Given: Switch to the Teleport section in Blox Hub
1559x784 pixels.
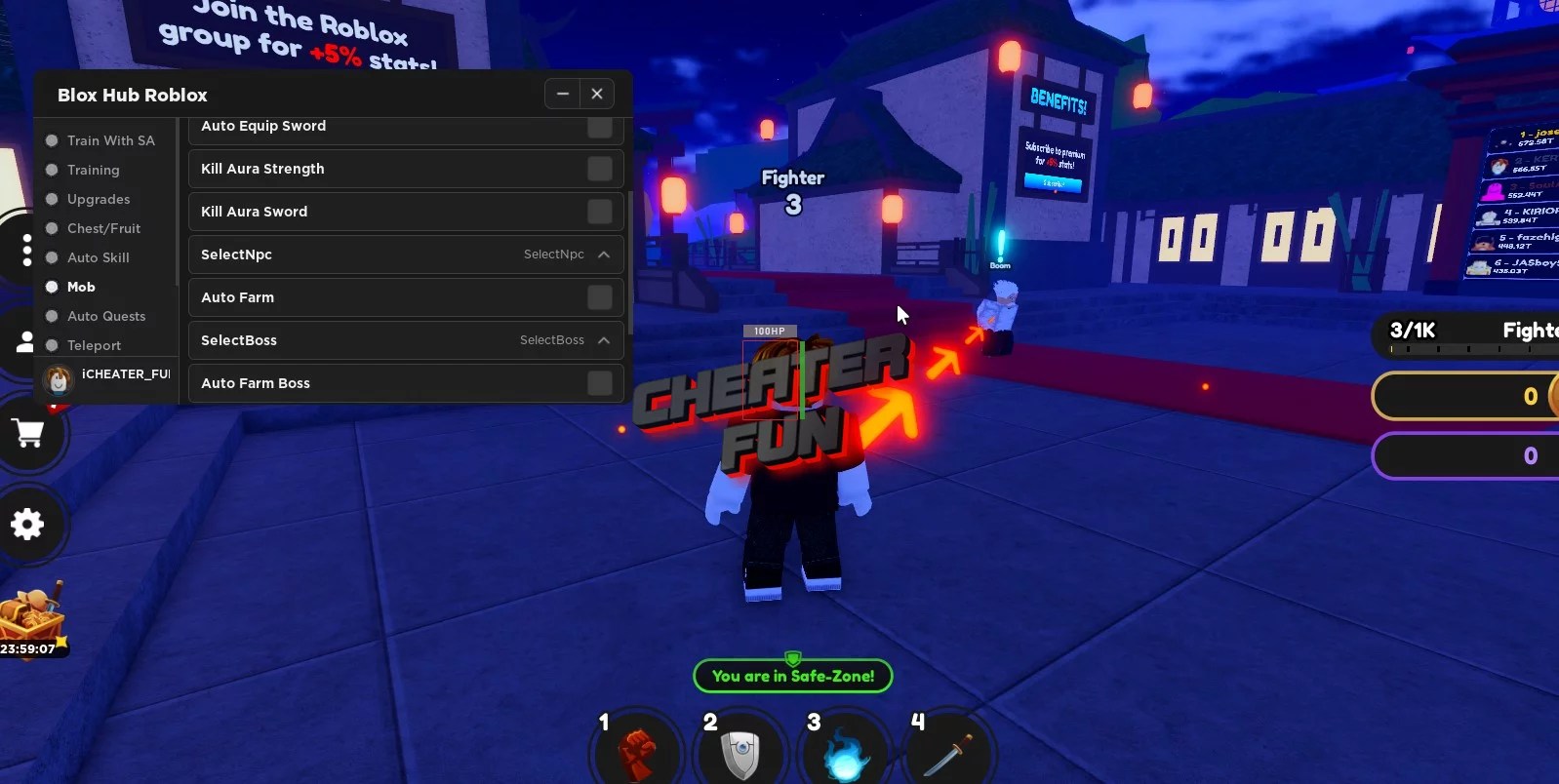Looking at the screenshot, I should point(94,345).
